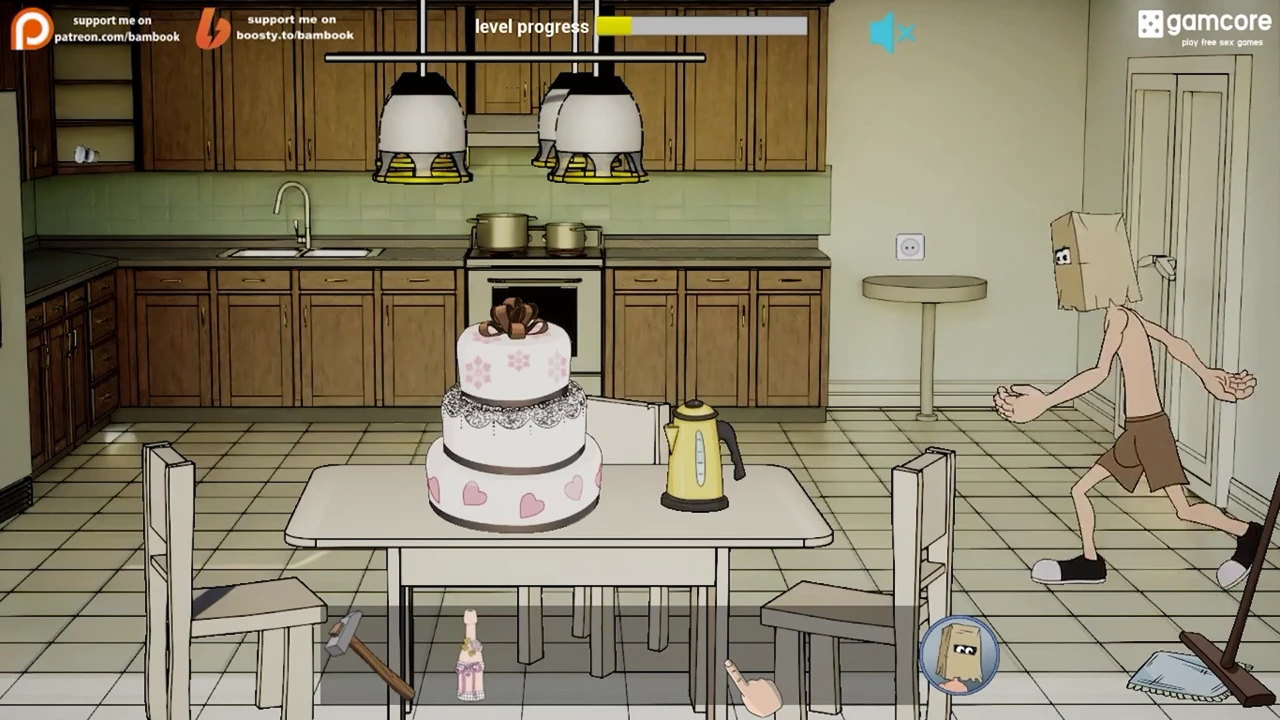The width and height of the screenshot is (1280, 720).
Task: Click the paper-bag character portrait
Action: click(x=959, y=655)
